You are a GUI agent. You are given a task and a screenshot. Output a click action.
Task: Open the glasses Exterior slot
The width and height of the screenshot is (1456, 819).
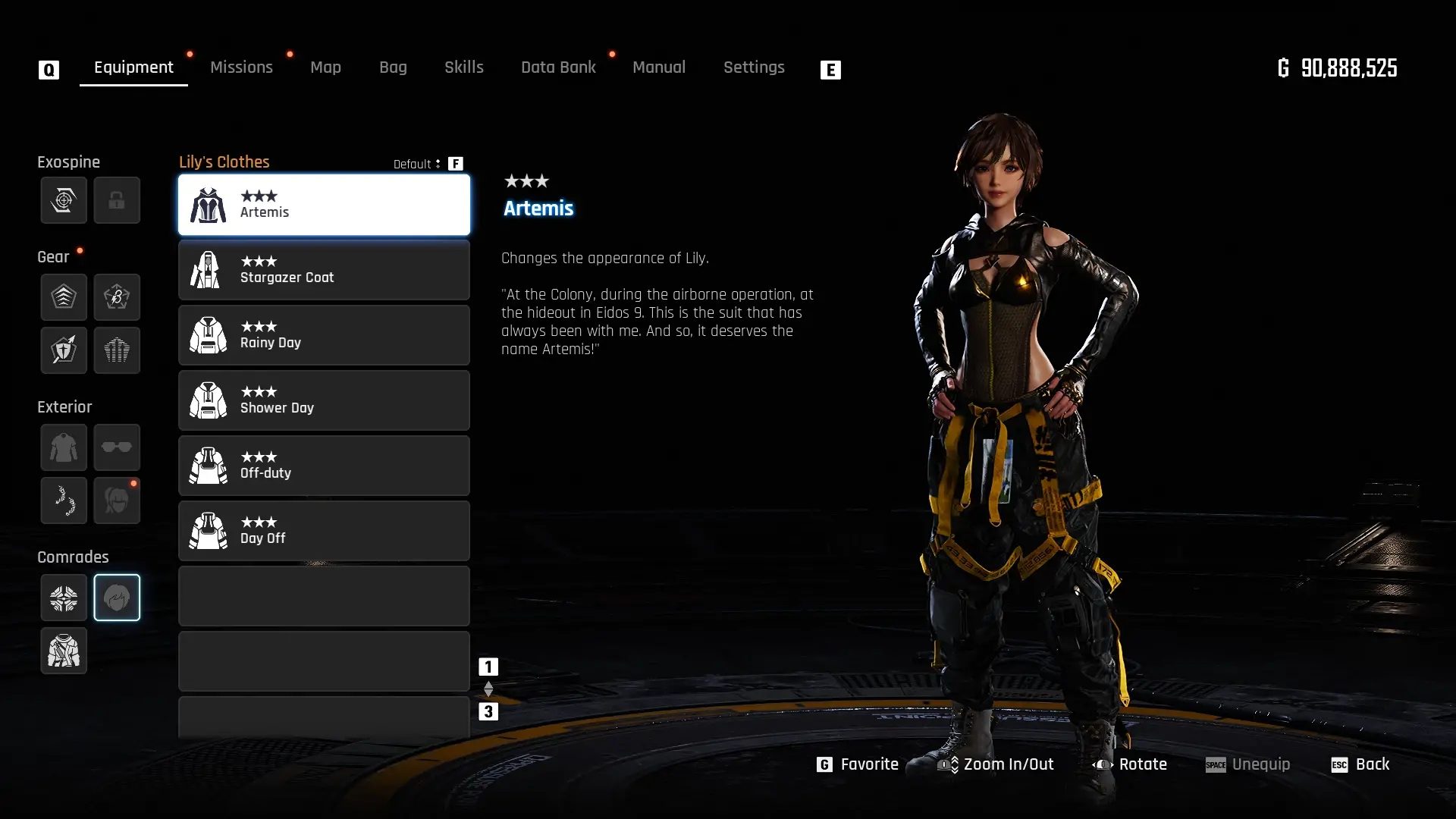click(x=117, y=447)
